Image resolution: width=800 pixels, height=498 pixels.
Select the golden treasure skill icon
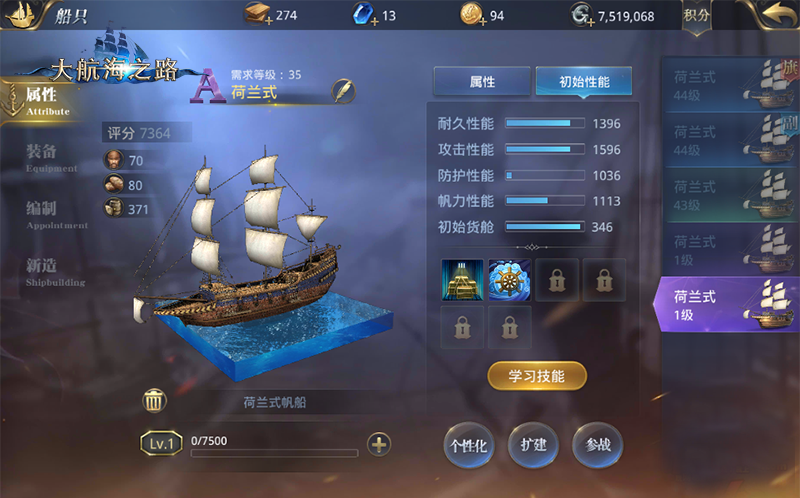click(462, 280)
